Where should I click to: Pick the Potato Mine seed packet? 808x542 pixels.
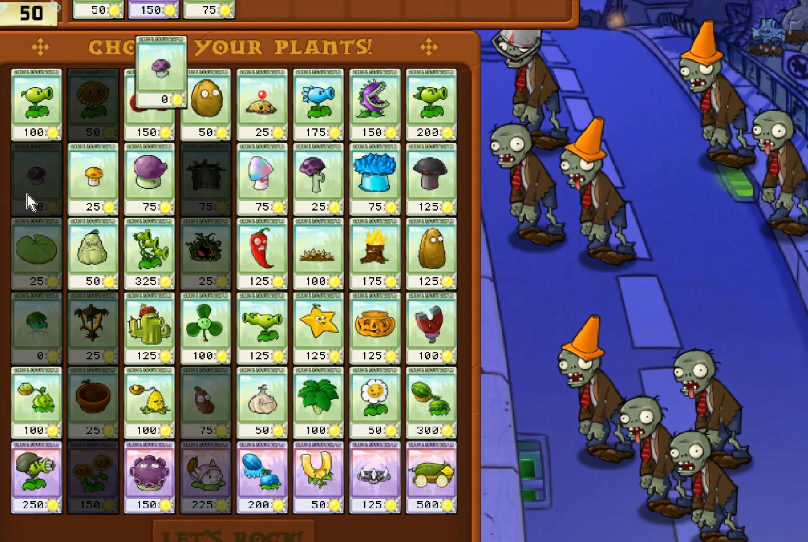(x=263, y=103)
